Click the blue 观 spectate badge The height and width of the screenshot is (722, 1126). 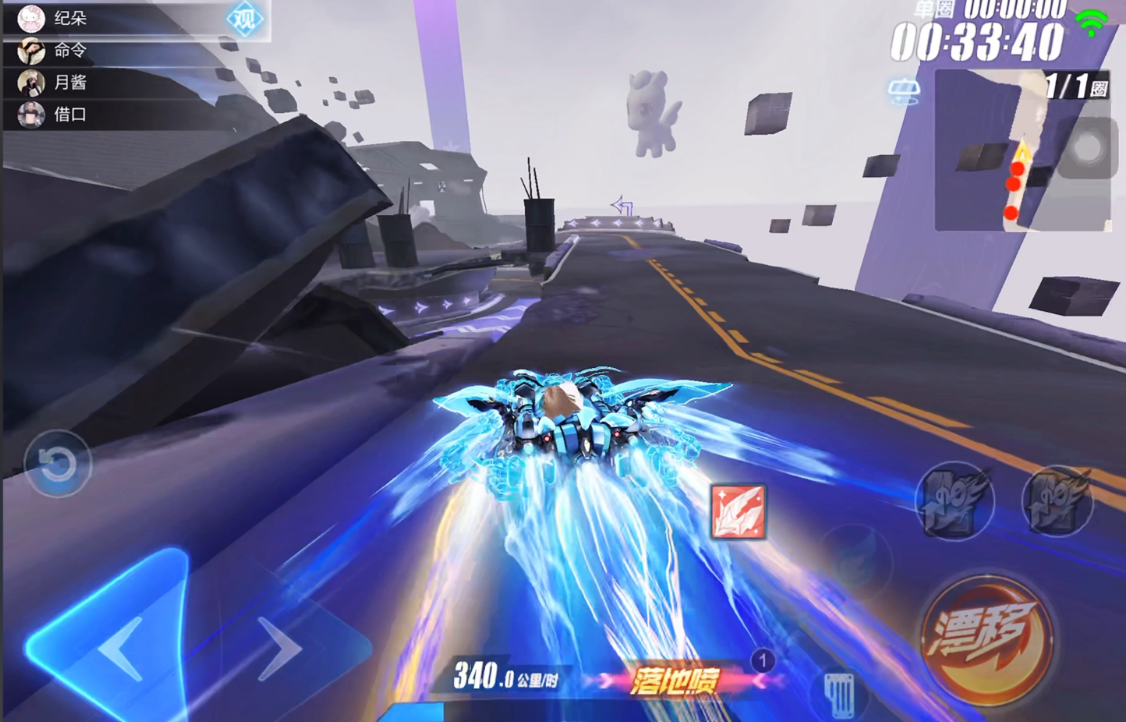coord(245,18)
